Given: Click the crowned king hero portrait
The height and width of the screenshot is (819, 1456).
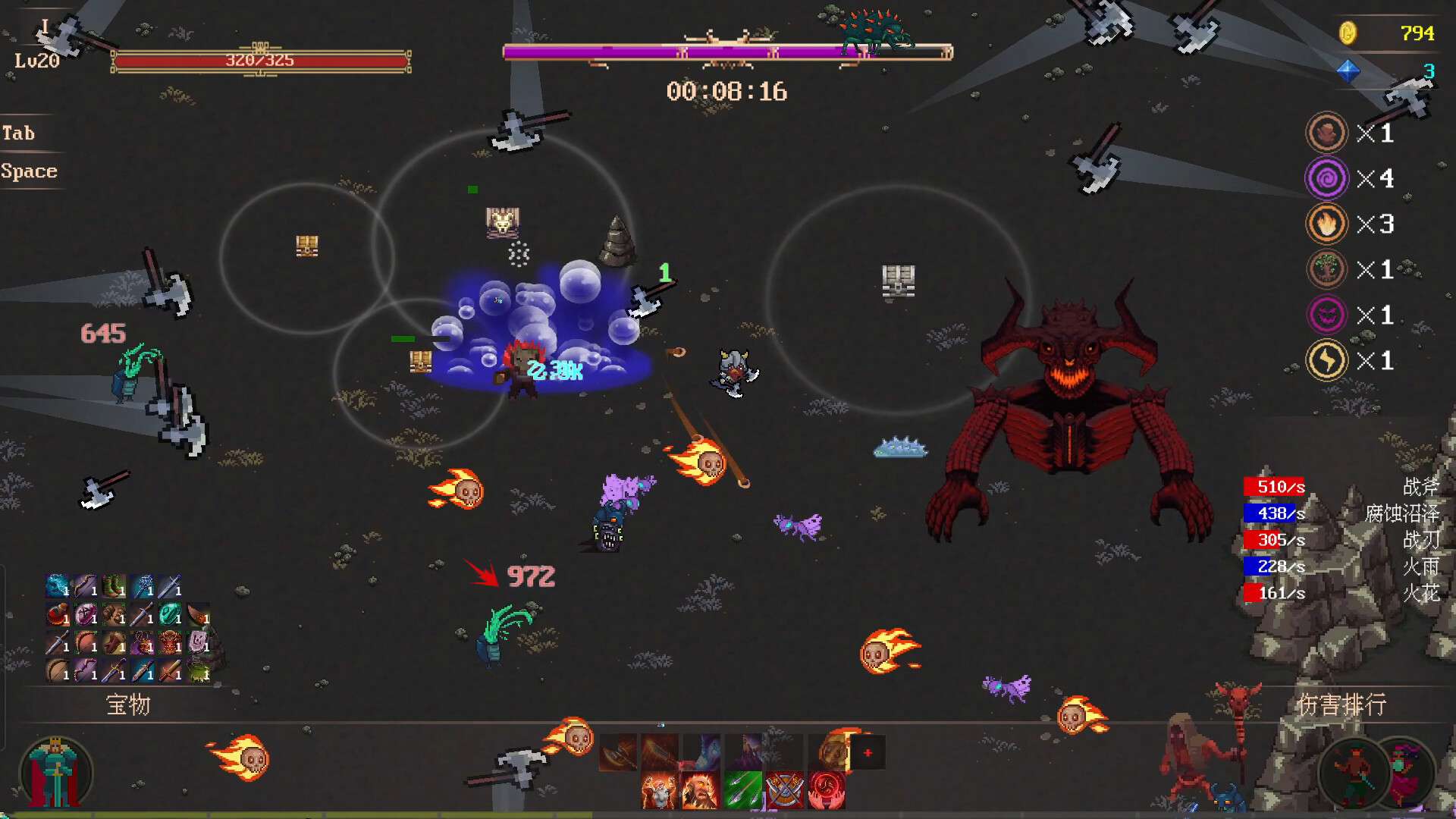Looking at the screenshot, I should (x=55, y=773).
